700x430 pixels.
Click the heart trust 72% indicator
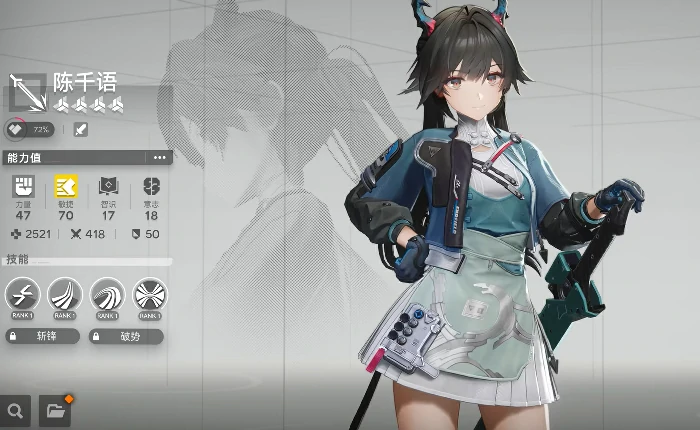tap(31, 129)
